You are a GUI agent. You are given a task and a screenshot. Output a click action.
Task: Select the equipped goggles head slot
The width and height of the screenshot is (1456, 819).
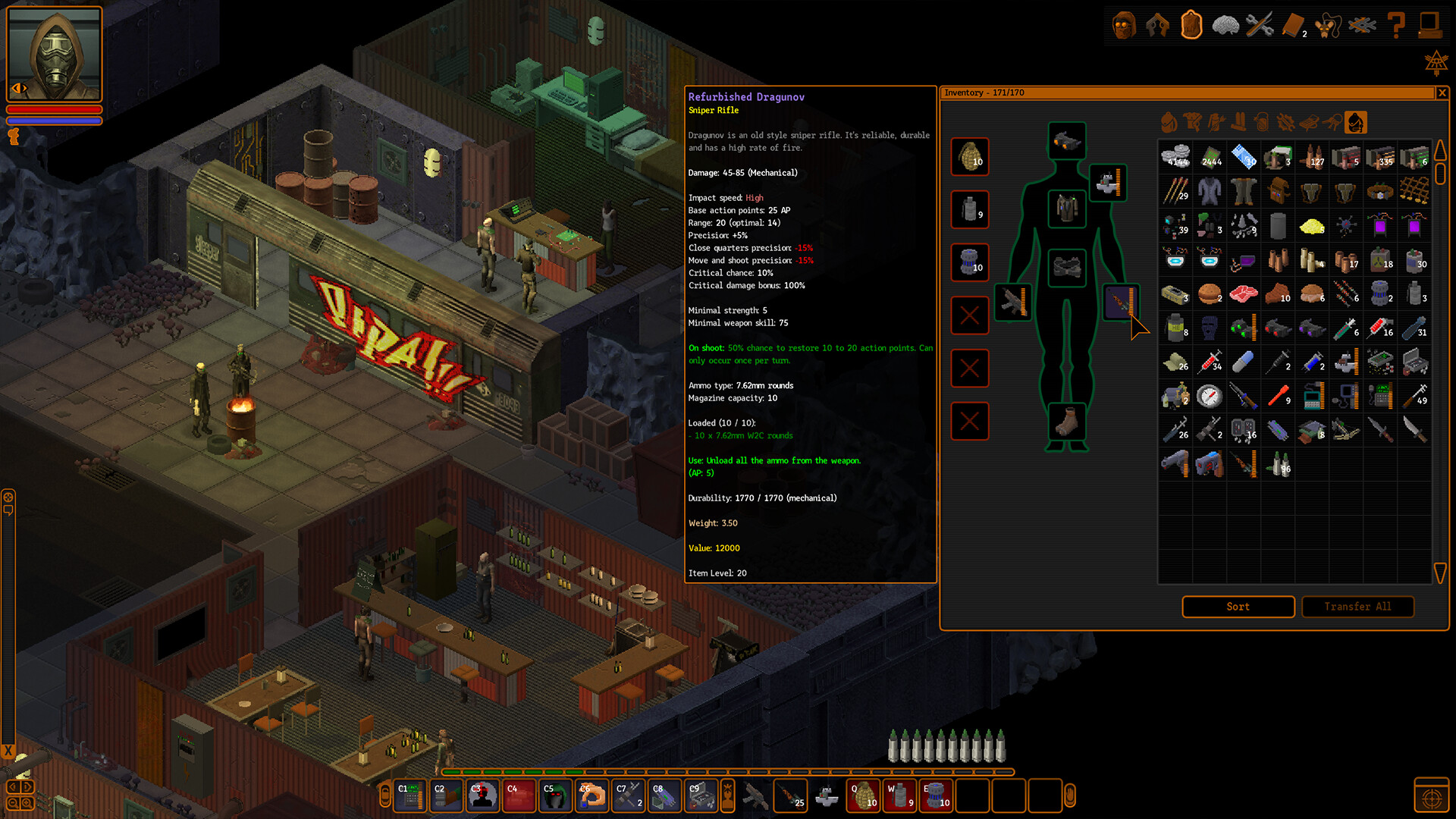1066,141
